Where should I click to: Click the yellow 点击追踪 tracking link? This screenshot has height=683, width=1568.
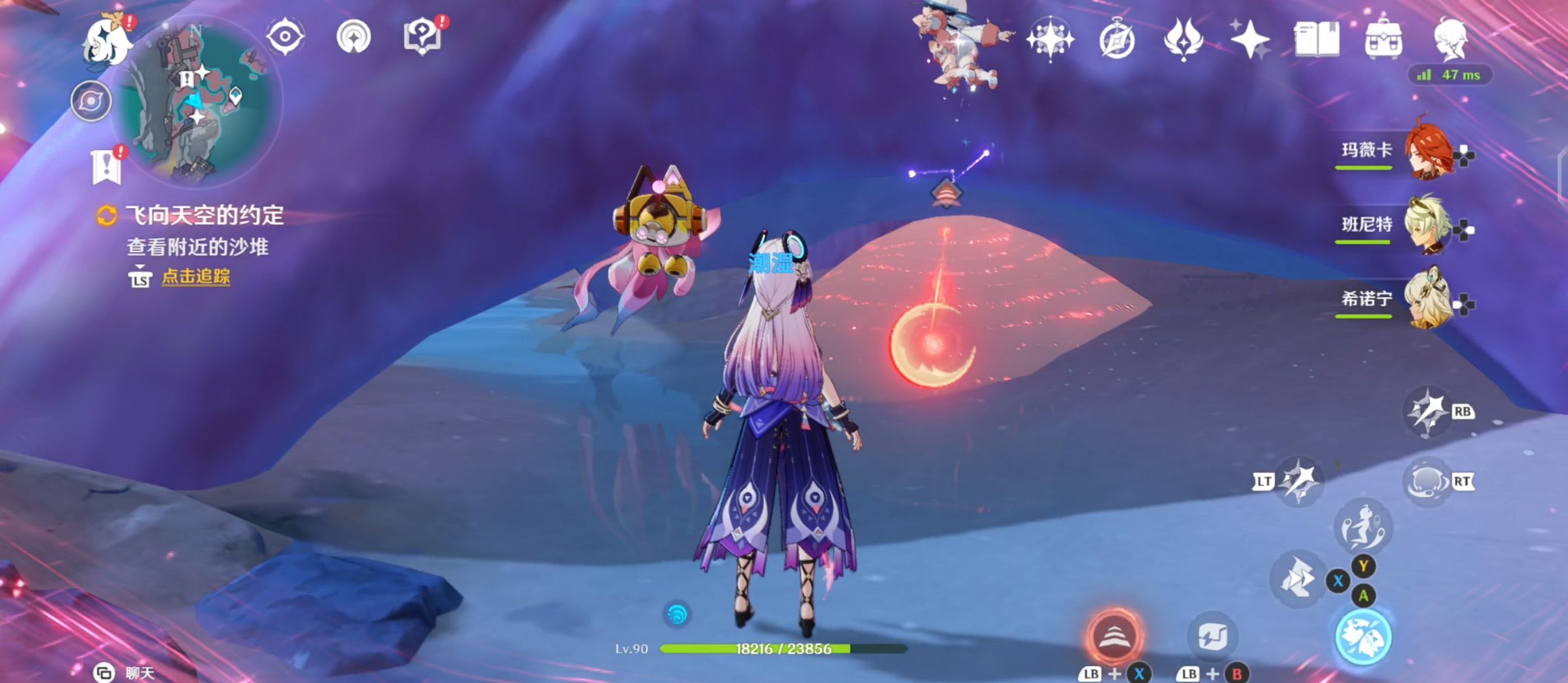pyautogui.click(x=195, y=277)
